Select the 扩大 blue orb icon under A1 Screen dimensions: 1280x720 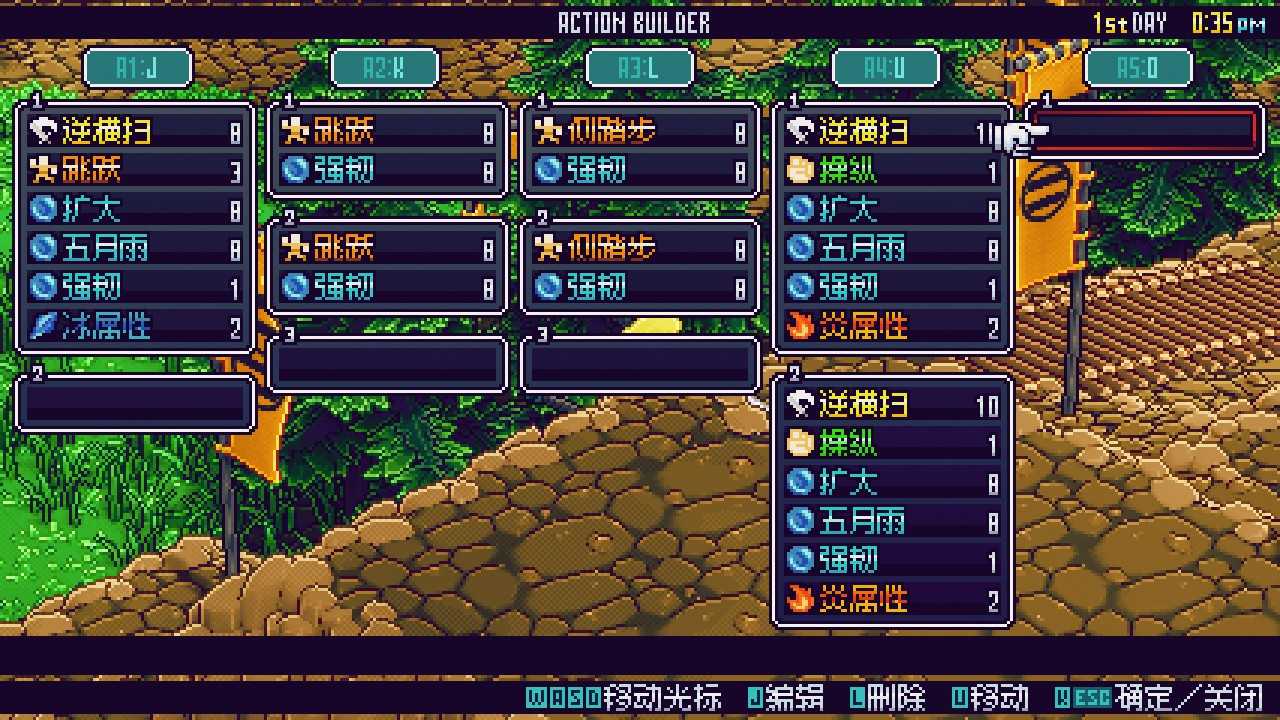coord(42,209)
